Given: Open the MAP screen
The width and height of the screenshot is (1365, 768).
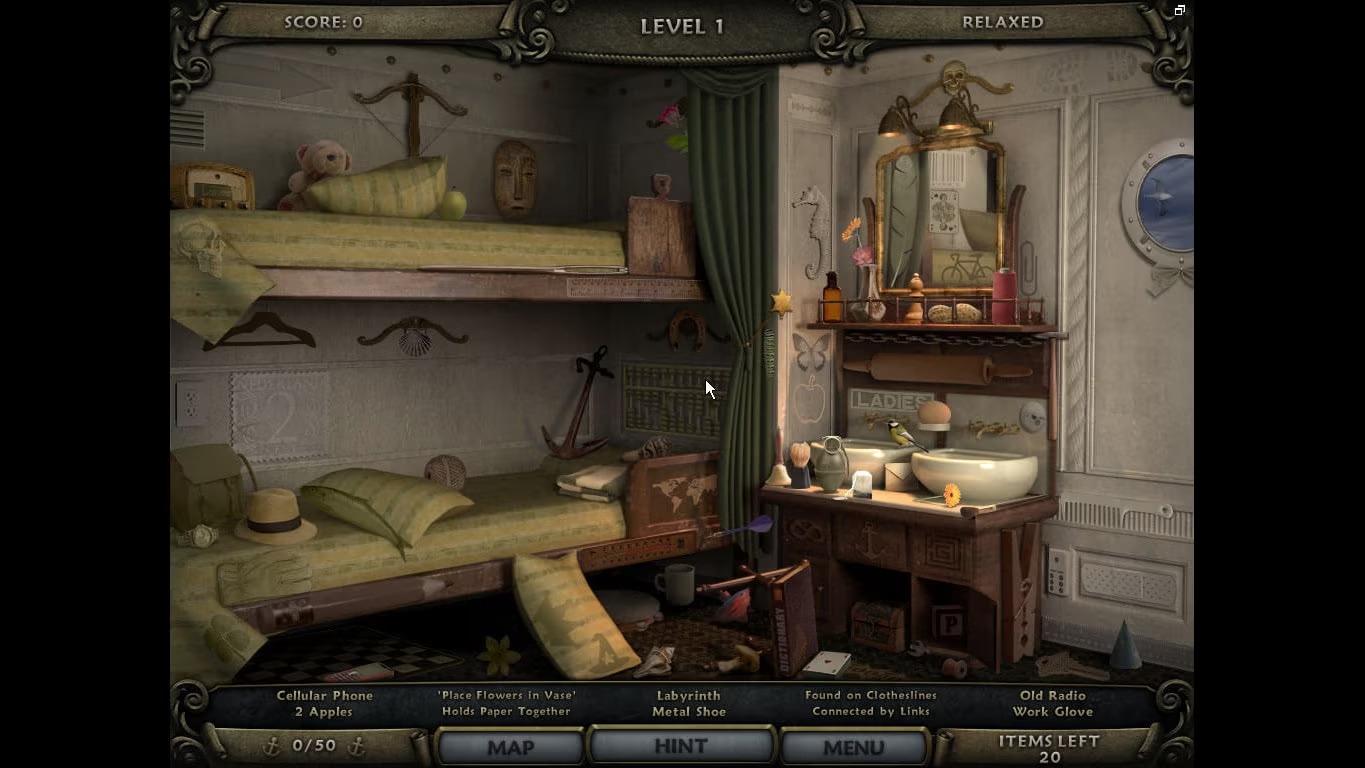Looking at the screenshot, I should pyautogui.click(x=510, y=747).
